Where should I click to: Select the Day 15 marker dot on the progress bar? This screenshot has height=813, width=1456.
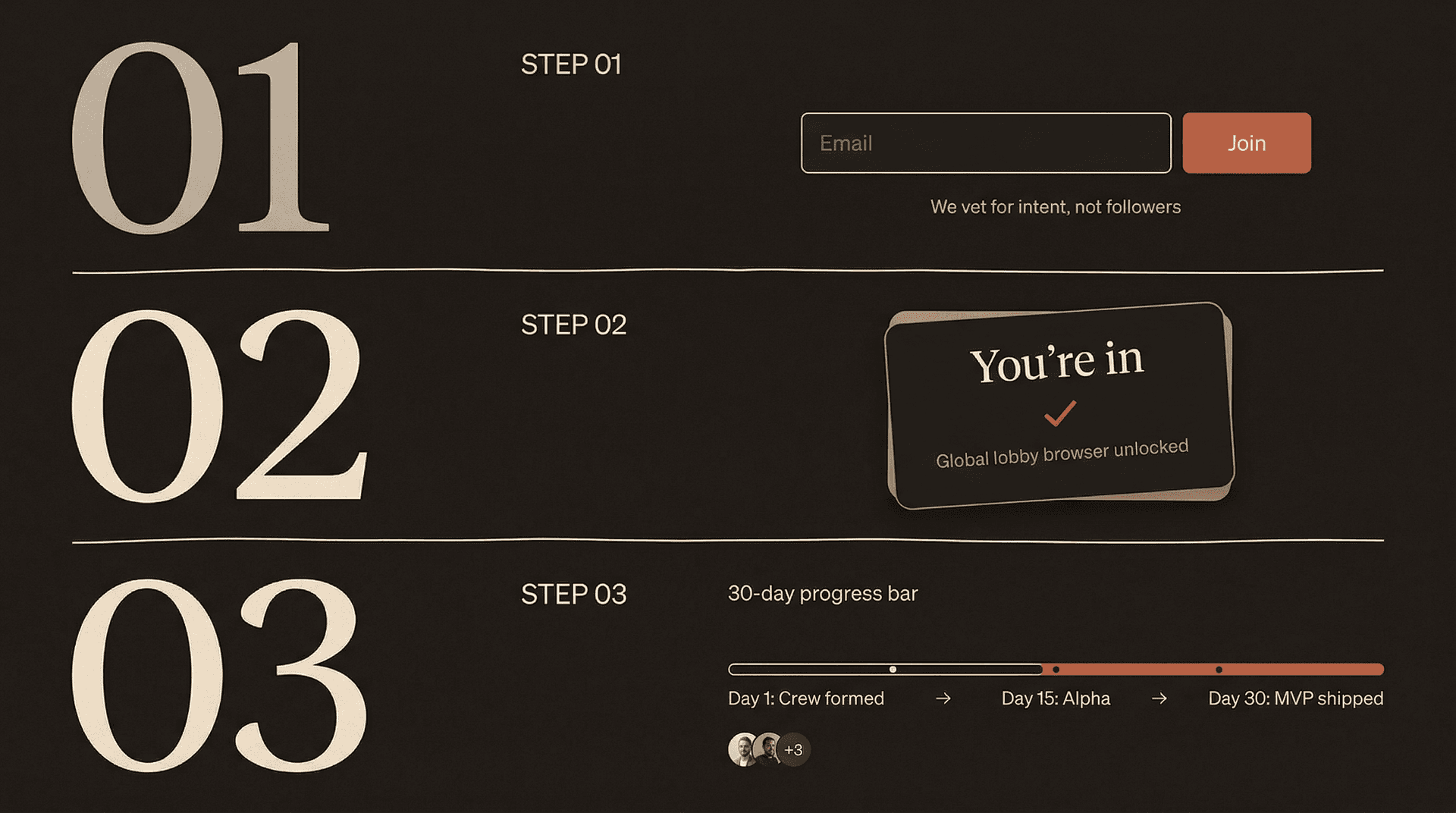pos(1056,669)
